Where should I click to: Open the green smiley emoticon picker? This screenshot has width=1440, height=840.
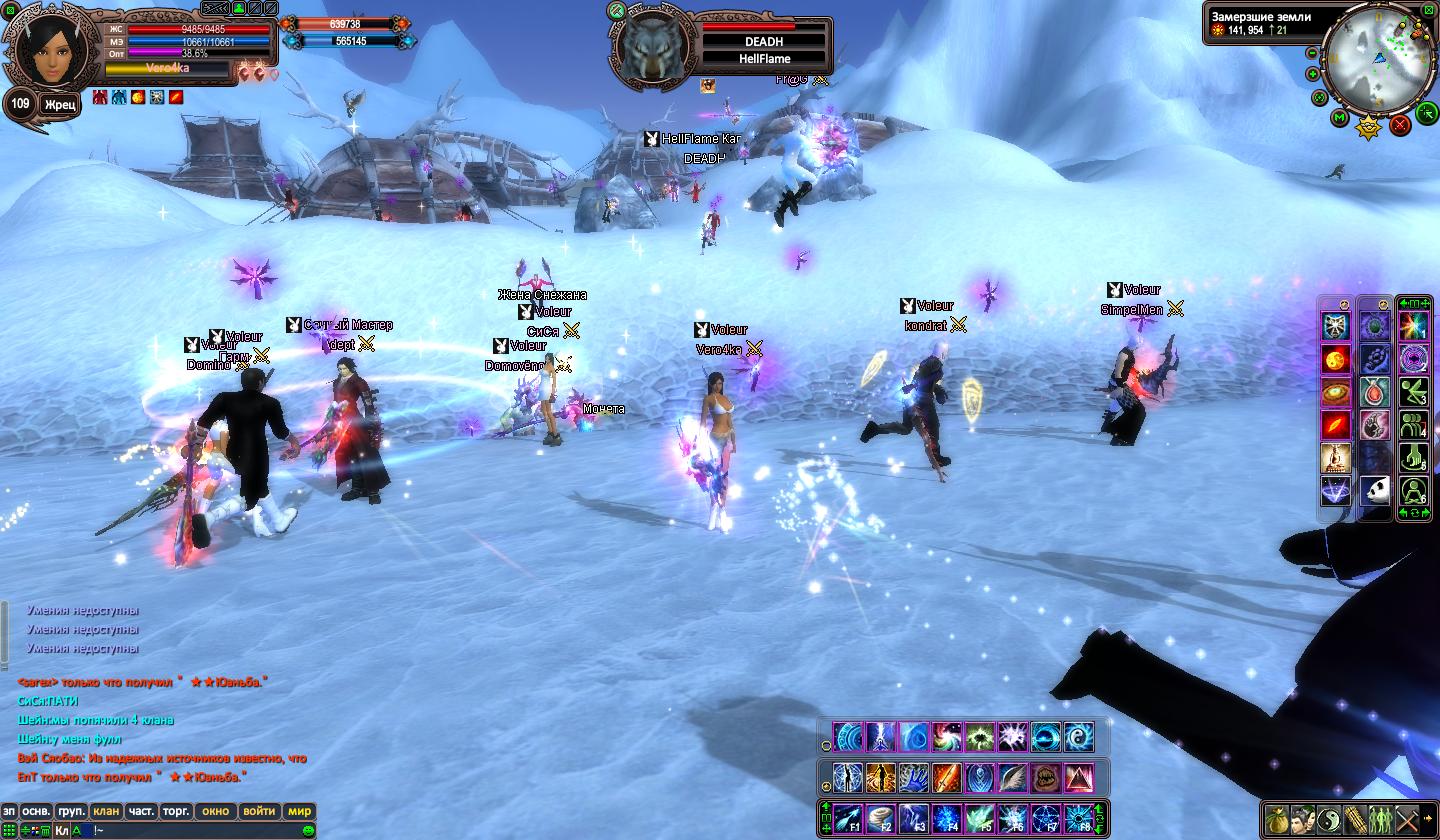tap(308, 830)
